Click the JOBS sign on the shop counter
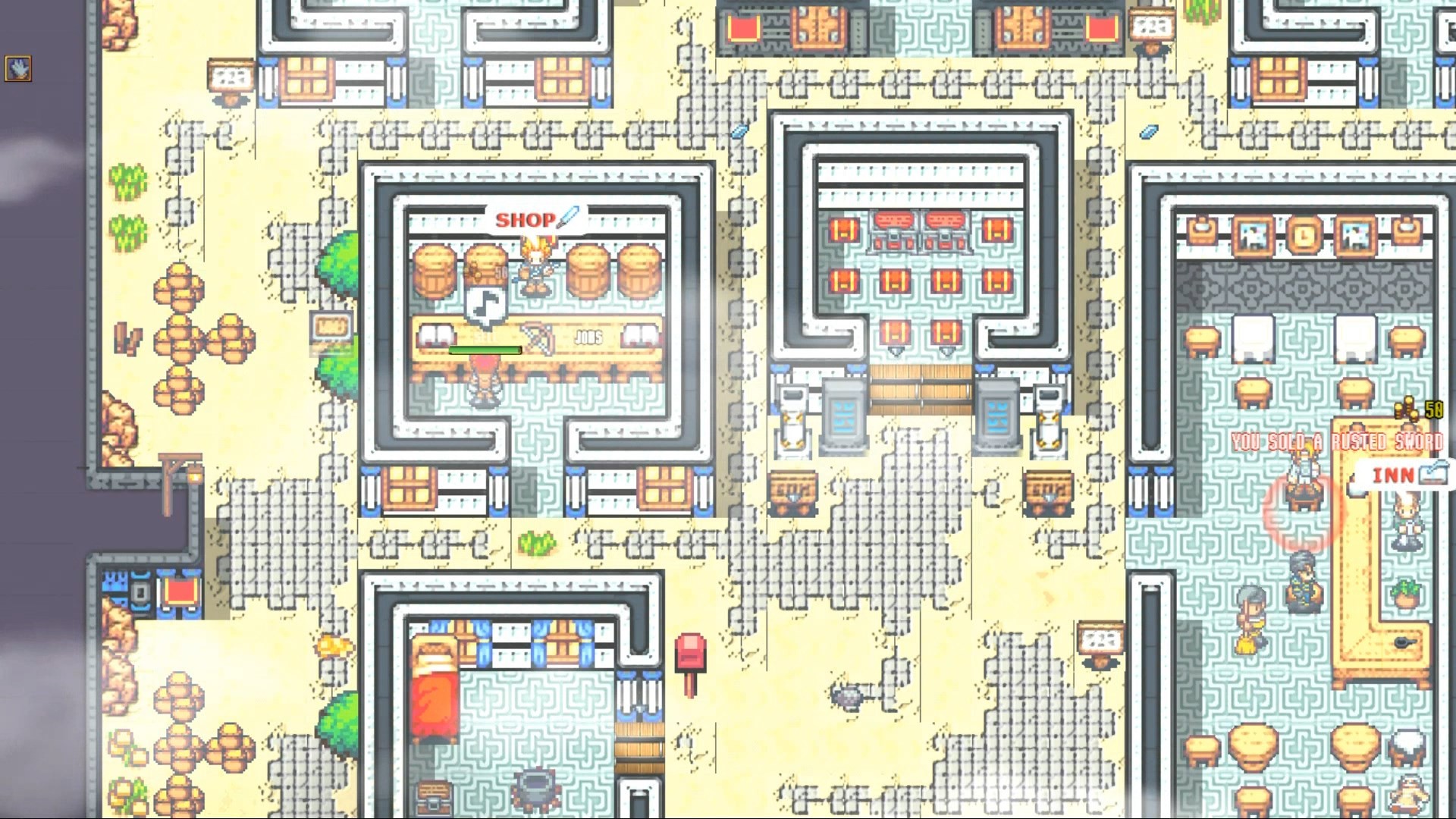 589,337
